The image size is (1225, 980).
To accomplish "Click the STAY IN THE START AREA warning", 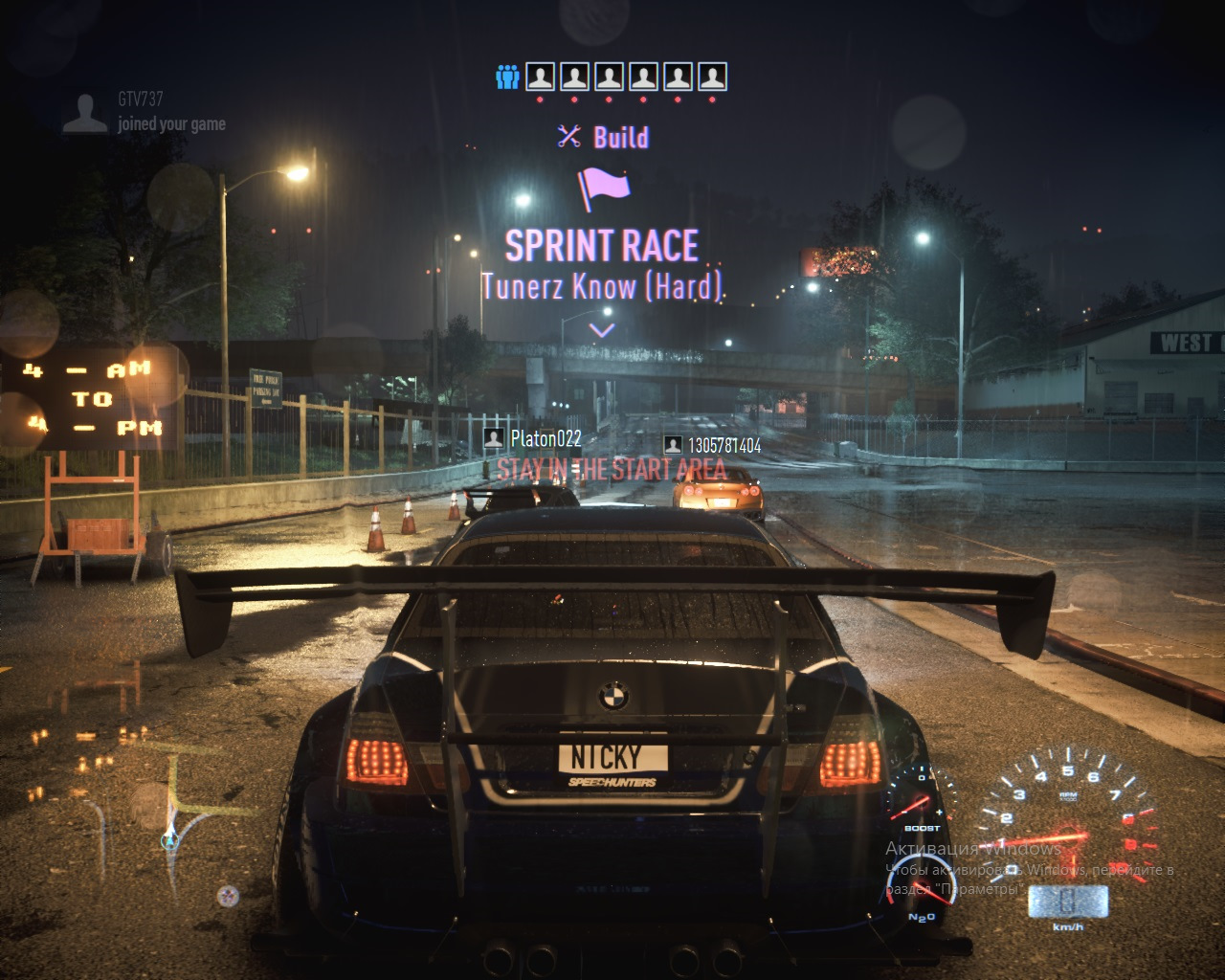I will (612, 470).
